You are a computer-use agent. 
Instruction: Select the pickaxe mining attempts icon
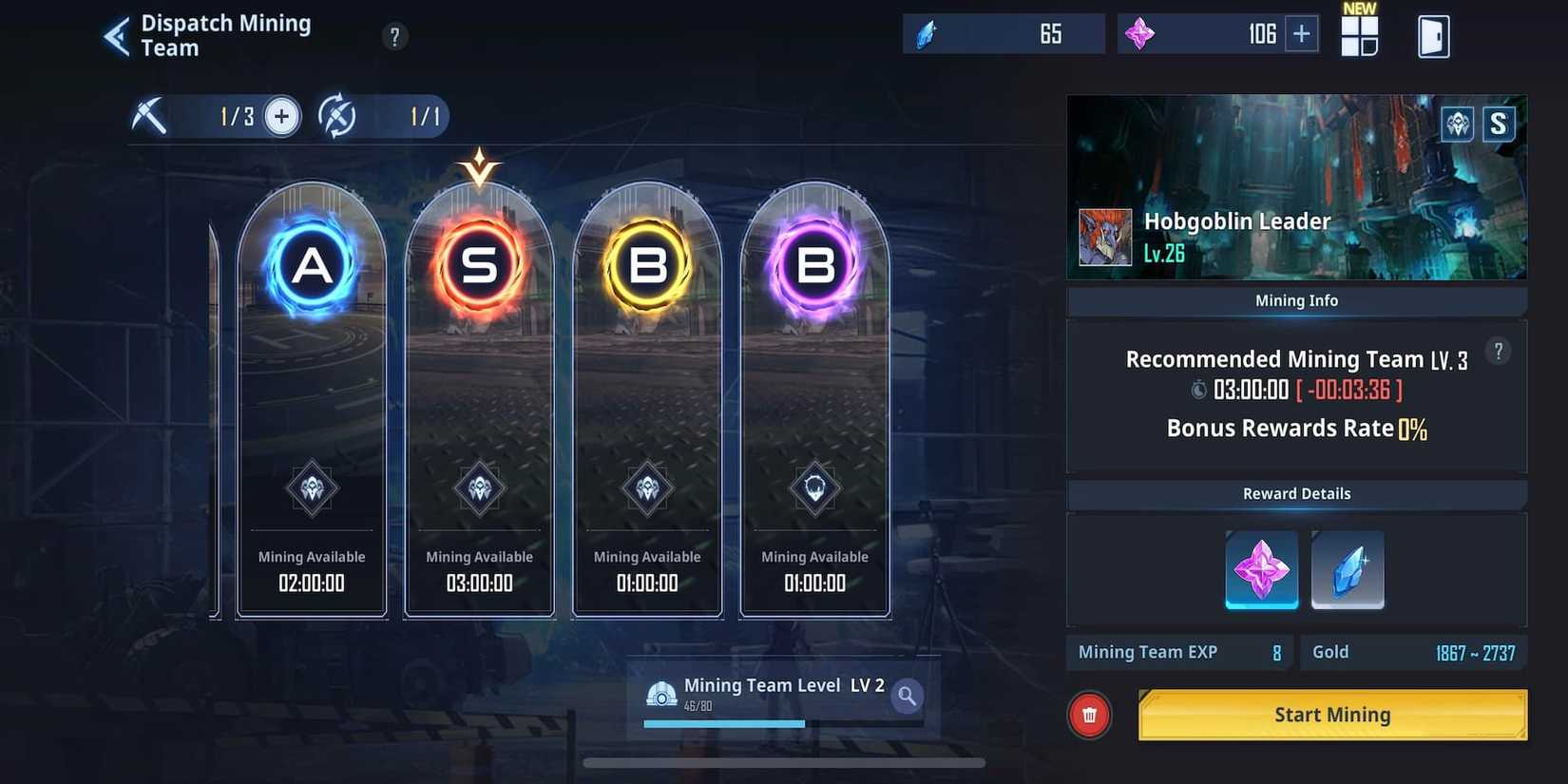click(x=152, y=116)
